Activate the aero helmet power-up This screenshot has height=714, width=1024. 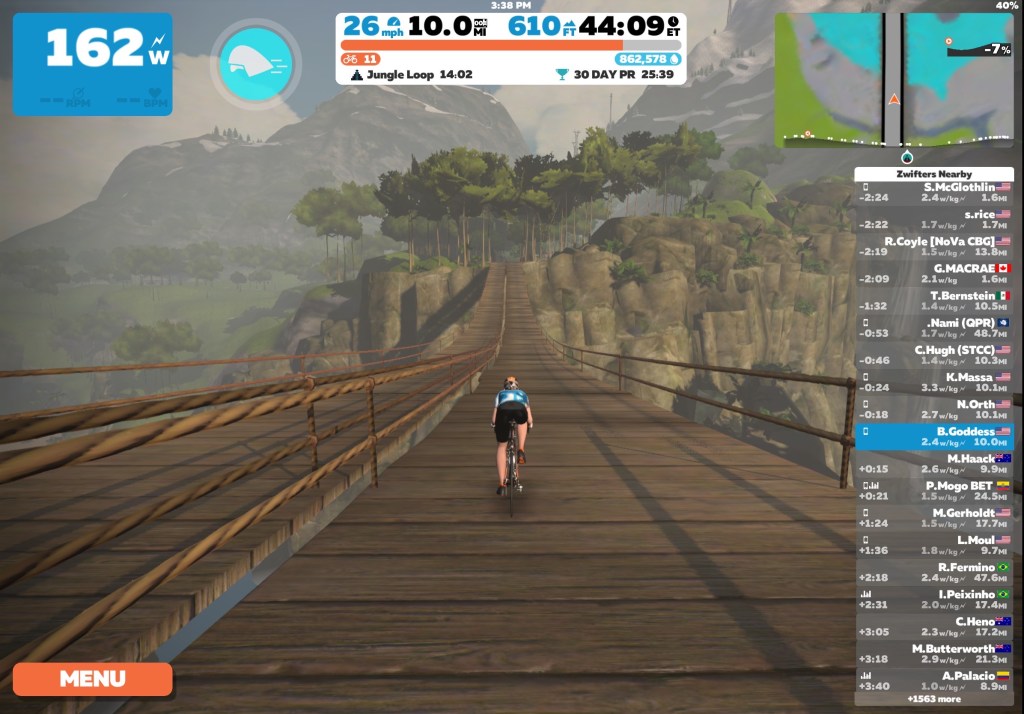[255, 63]
